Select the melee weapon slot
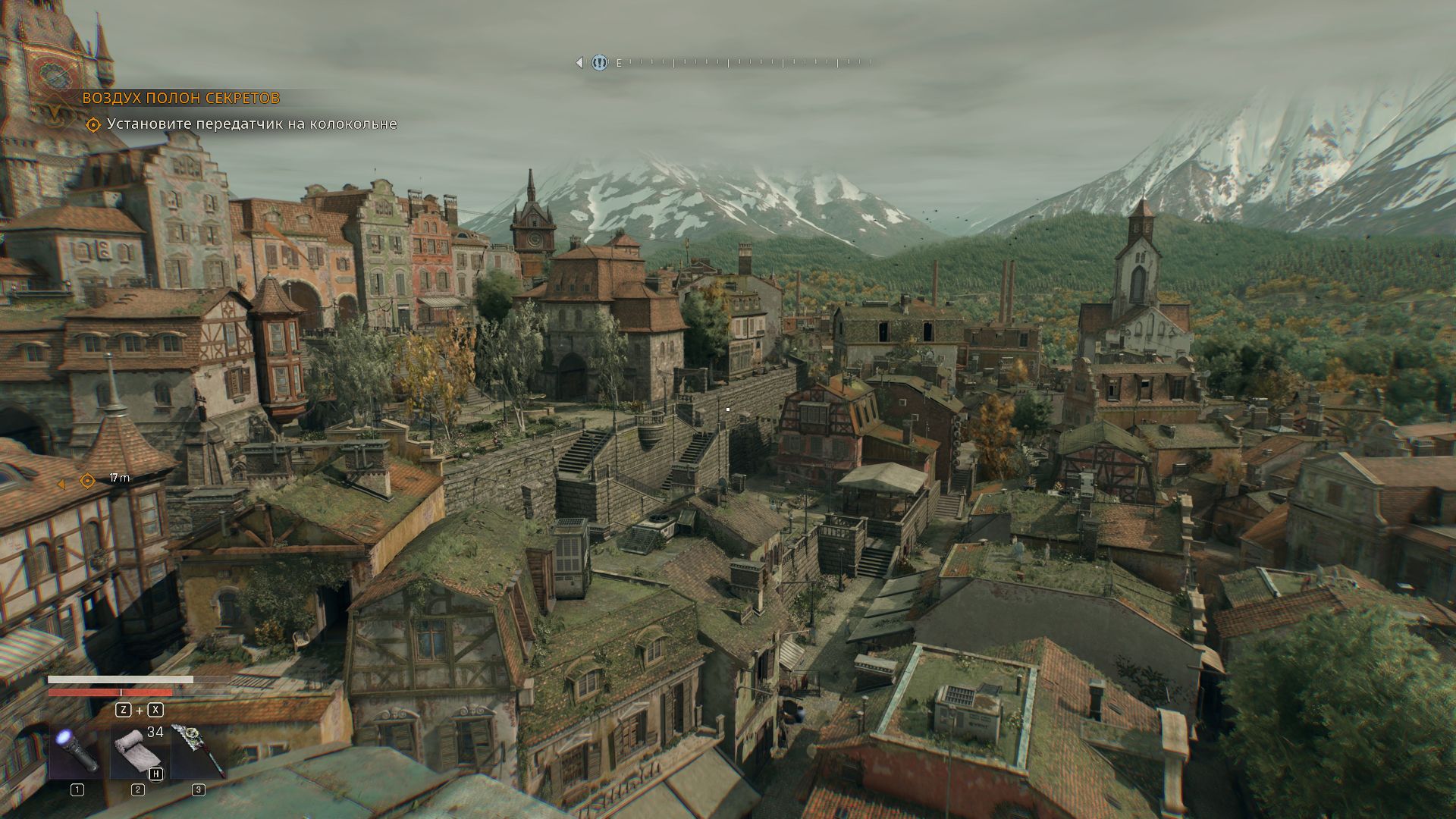This screenshot has height=819, width=1456. pos(198,751)
